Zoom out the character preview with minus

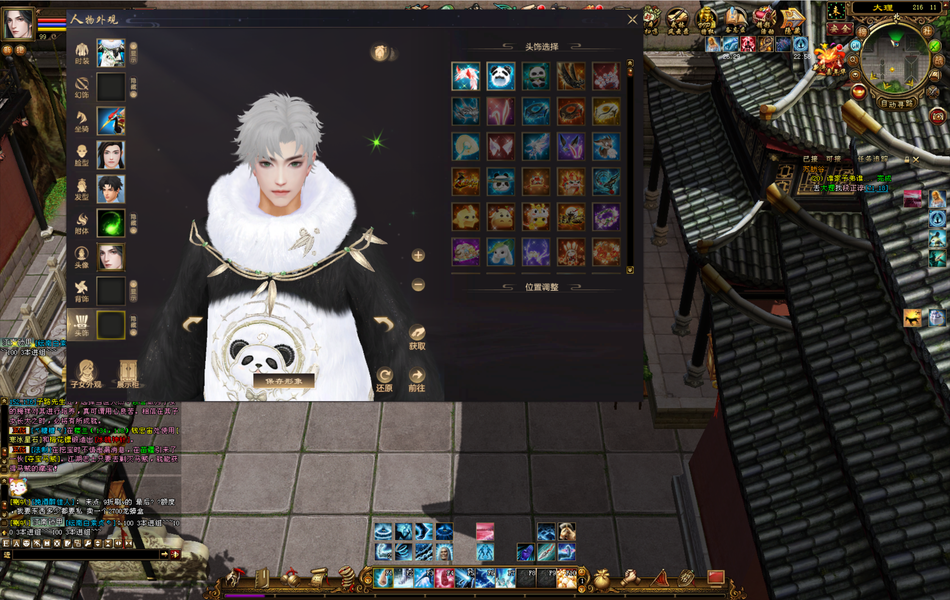click(418, 285)
